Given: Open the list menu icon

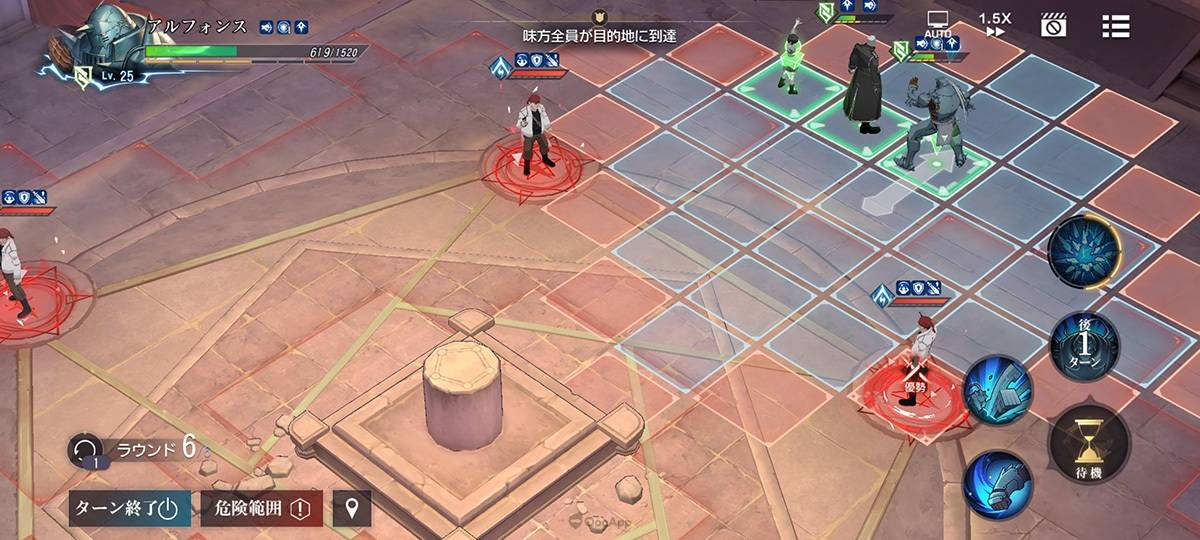Looking at the screenshot, I should point(1115,26).
